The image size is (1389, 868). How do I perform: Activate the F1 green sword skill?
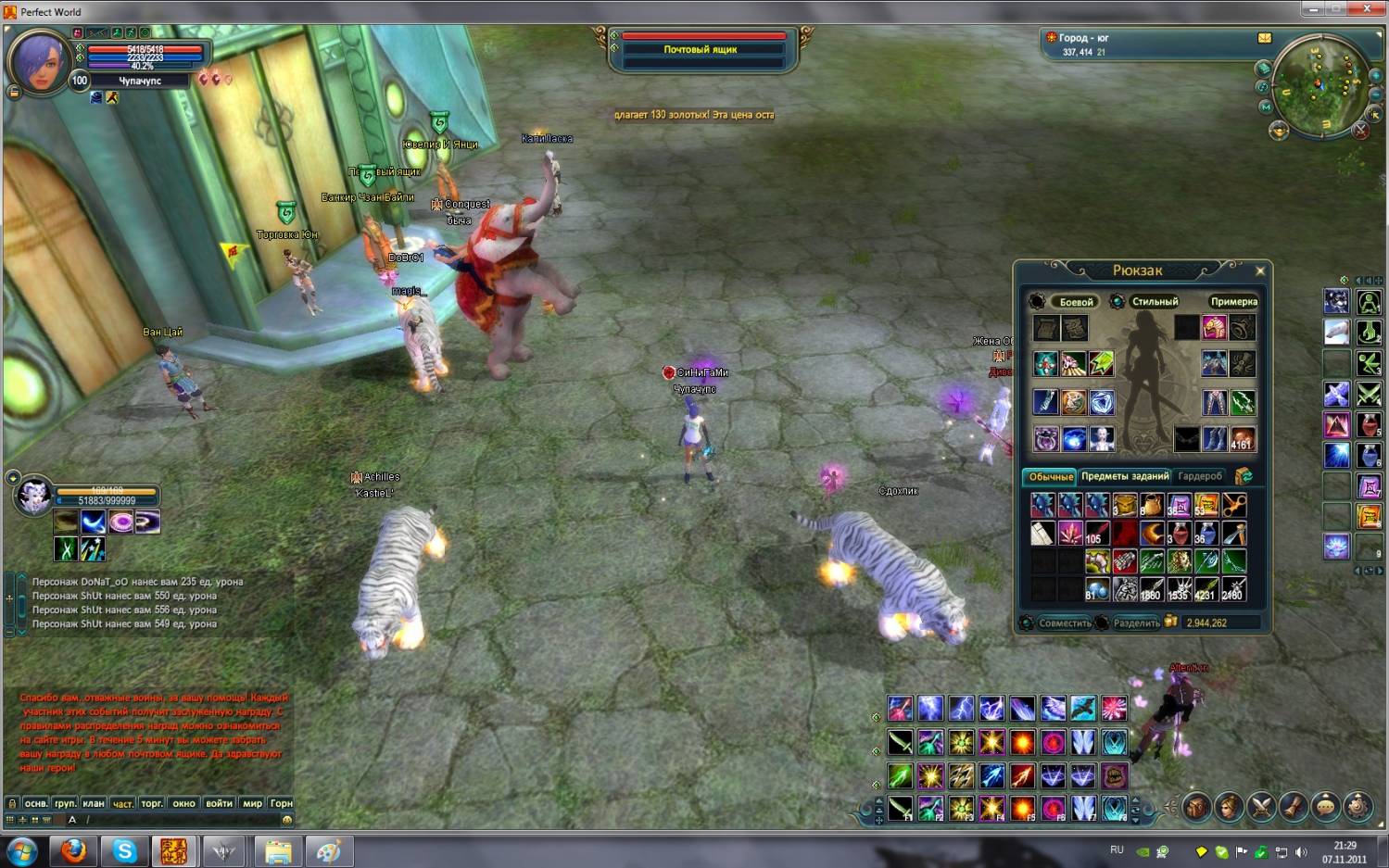point(900,809)
